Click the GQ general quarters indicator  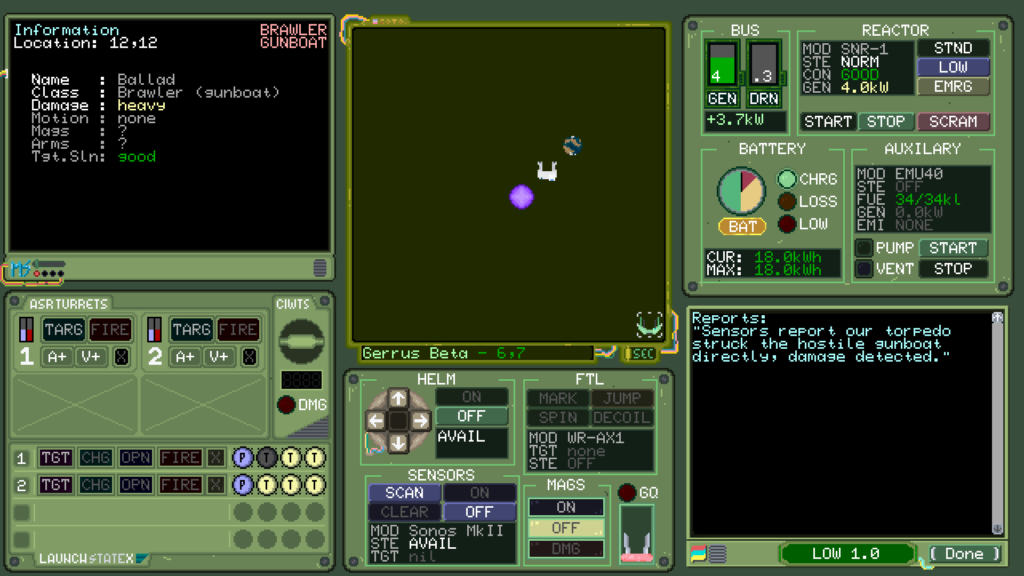[x=628, y=492]
